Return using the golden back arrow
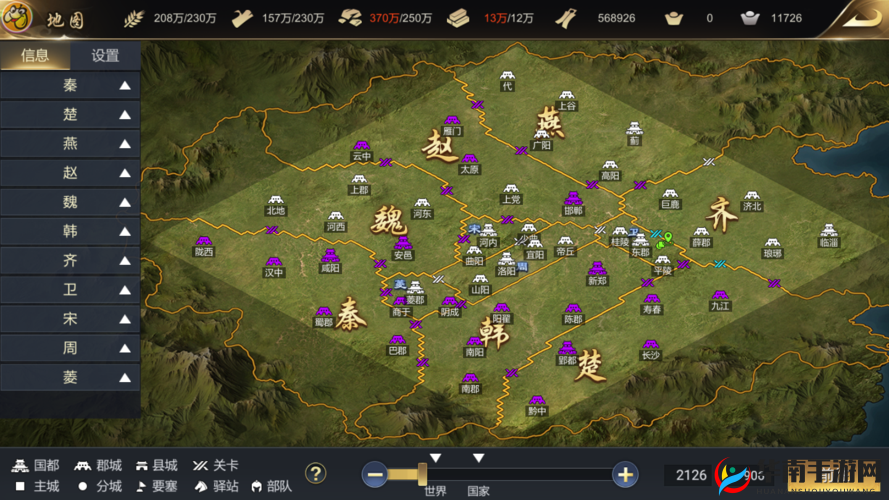Image resolution: width=889 pixels, height=500 pixels. click(x=860, y=16)
